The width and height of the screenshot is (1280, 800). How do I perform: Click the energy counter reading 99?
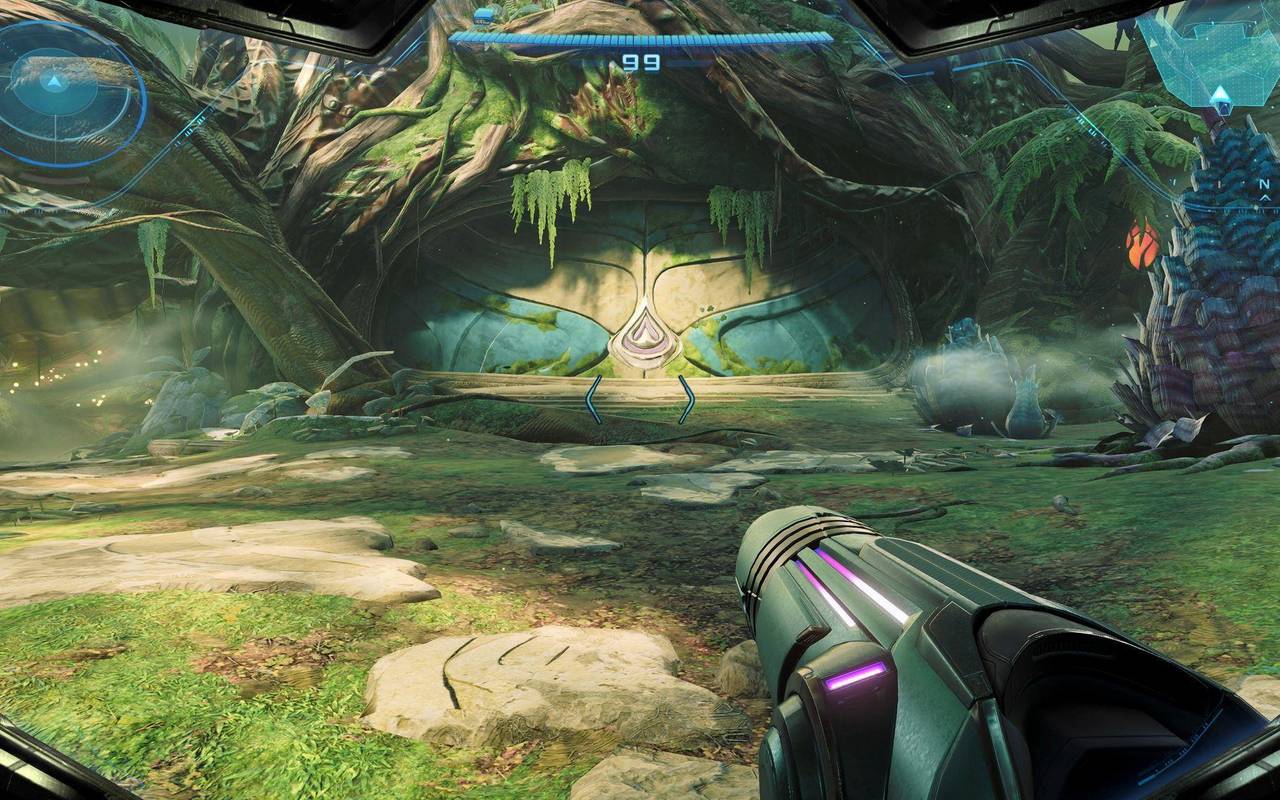click(642, 62)
